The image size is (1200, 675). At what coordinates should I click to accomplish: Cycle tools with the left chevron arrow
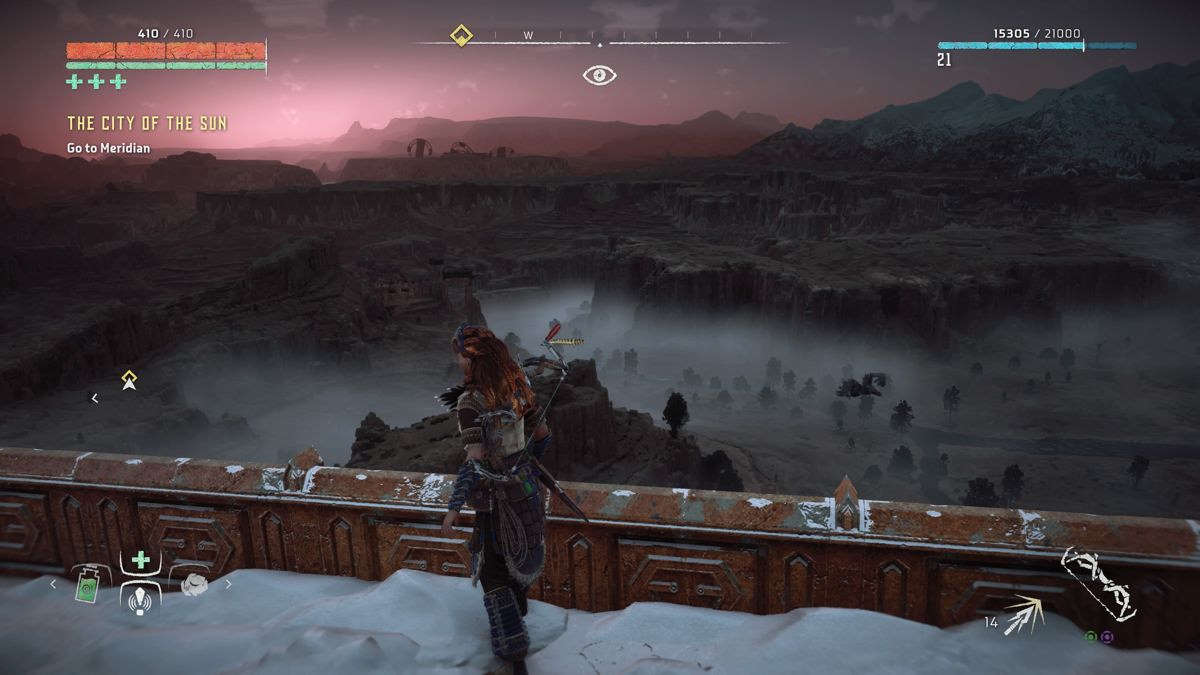point(55,584)
